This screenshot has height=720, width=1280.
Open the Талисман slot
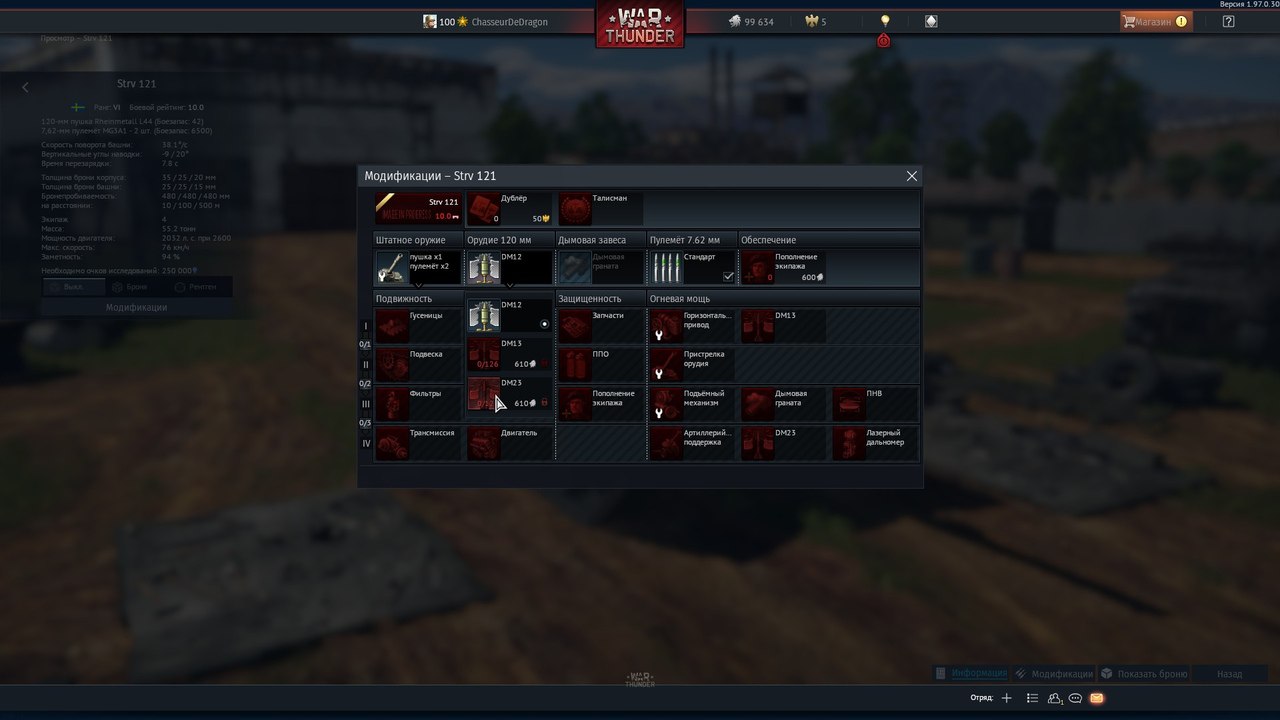click(x=600, y=209)
